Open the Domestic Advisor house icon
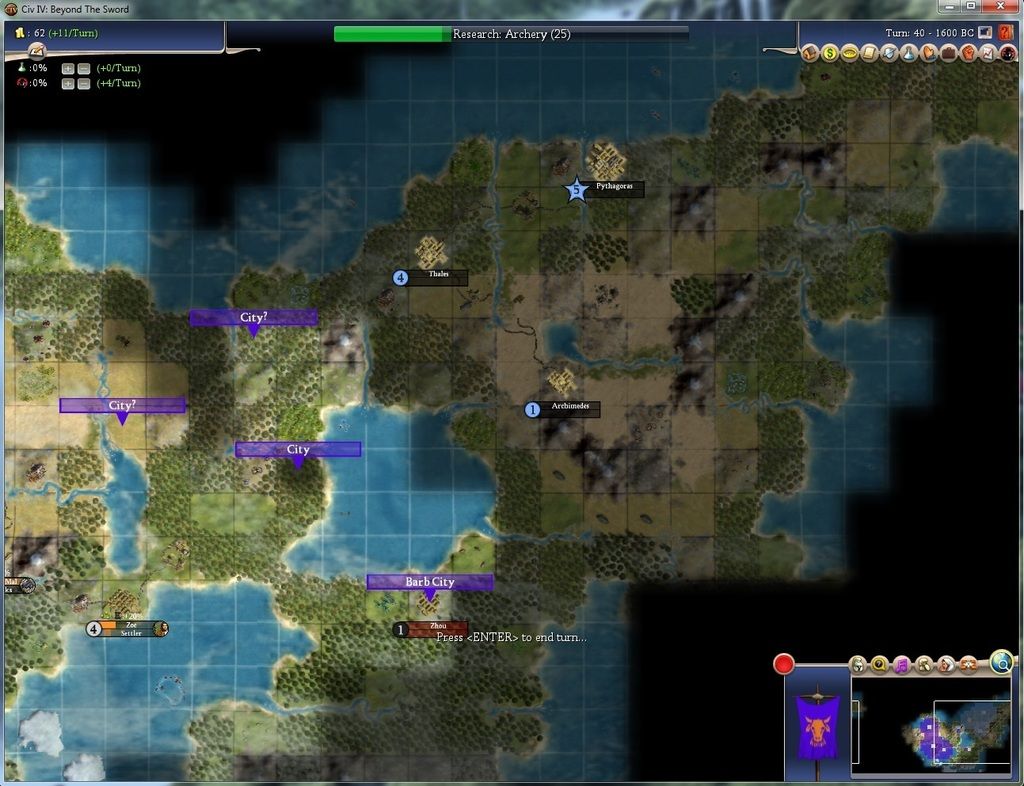The width and height of the screenshot is (1024, 786). tap(810, 53)
